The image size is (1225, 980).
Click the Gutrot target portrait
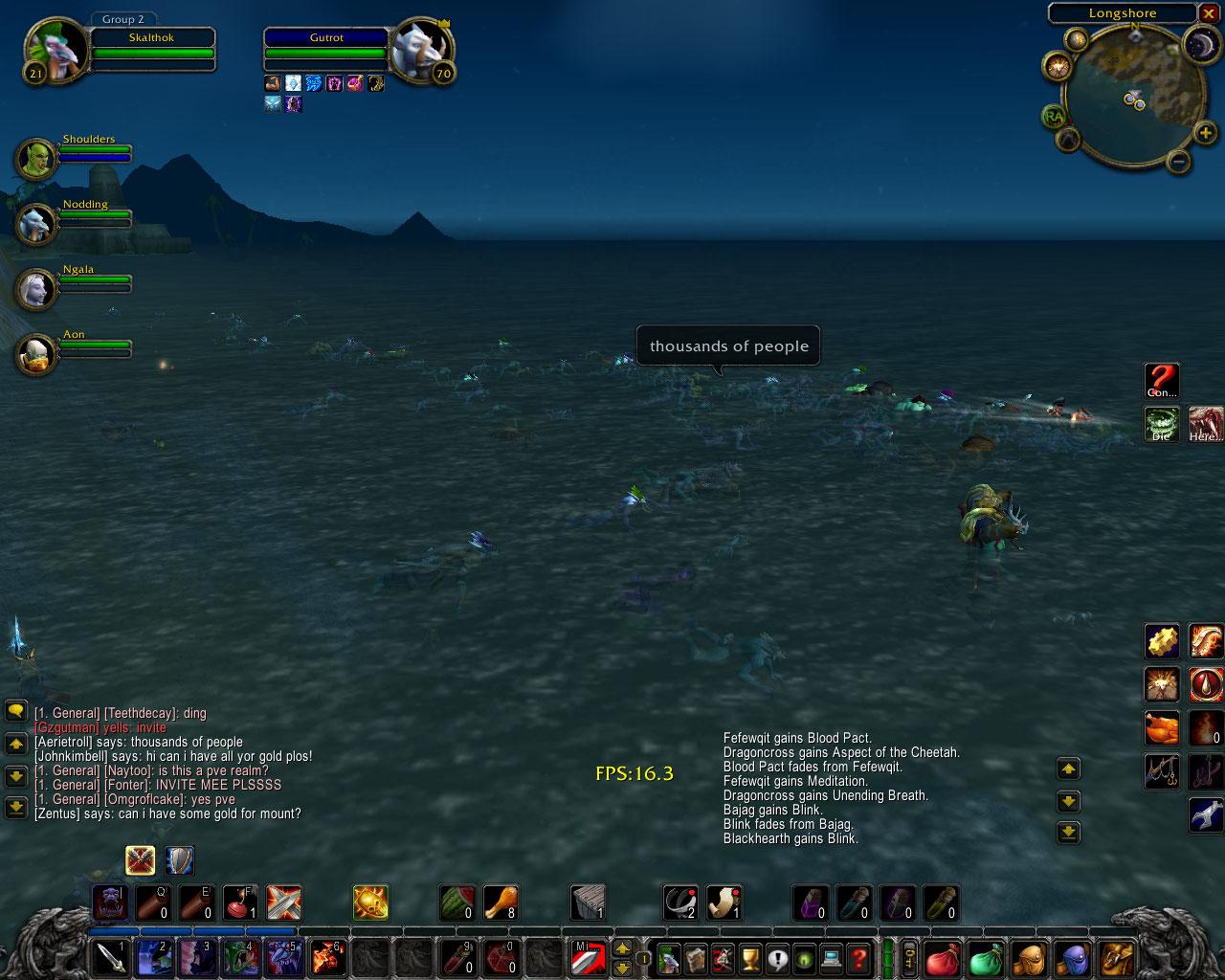point(419,50)
